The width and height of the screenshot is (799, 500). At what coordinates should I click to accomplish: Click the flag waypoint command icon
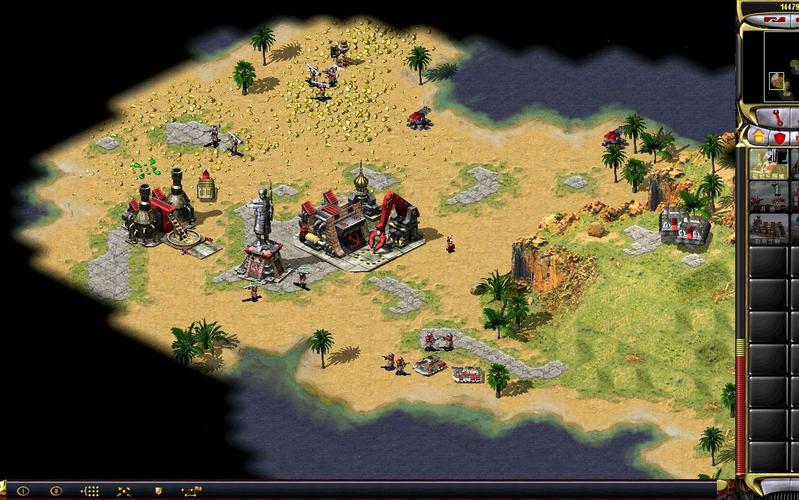pos(192,491)
